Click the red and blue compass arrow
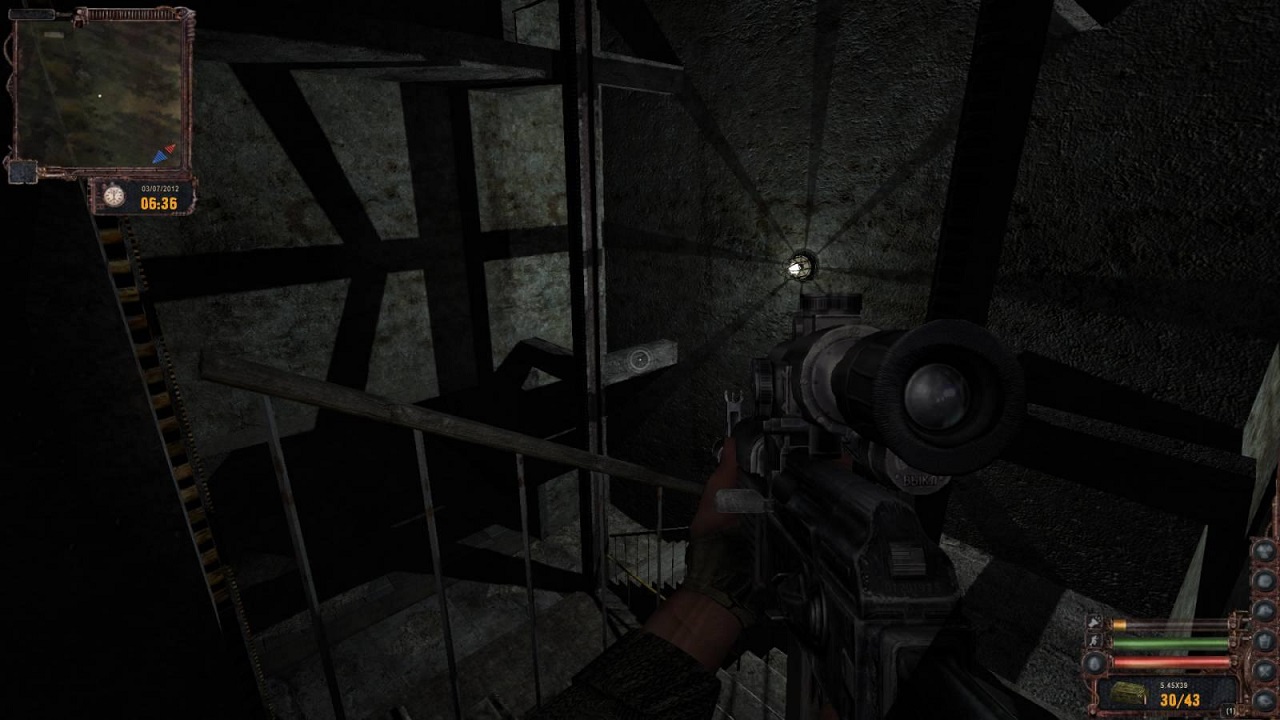The image size is (1280, 720). (164, 153)
